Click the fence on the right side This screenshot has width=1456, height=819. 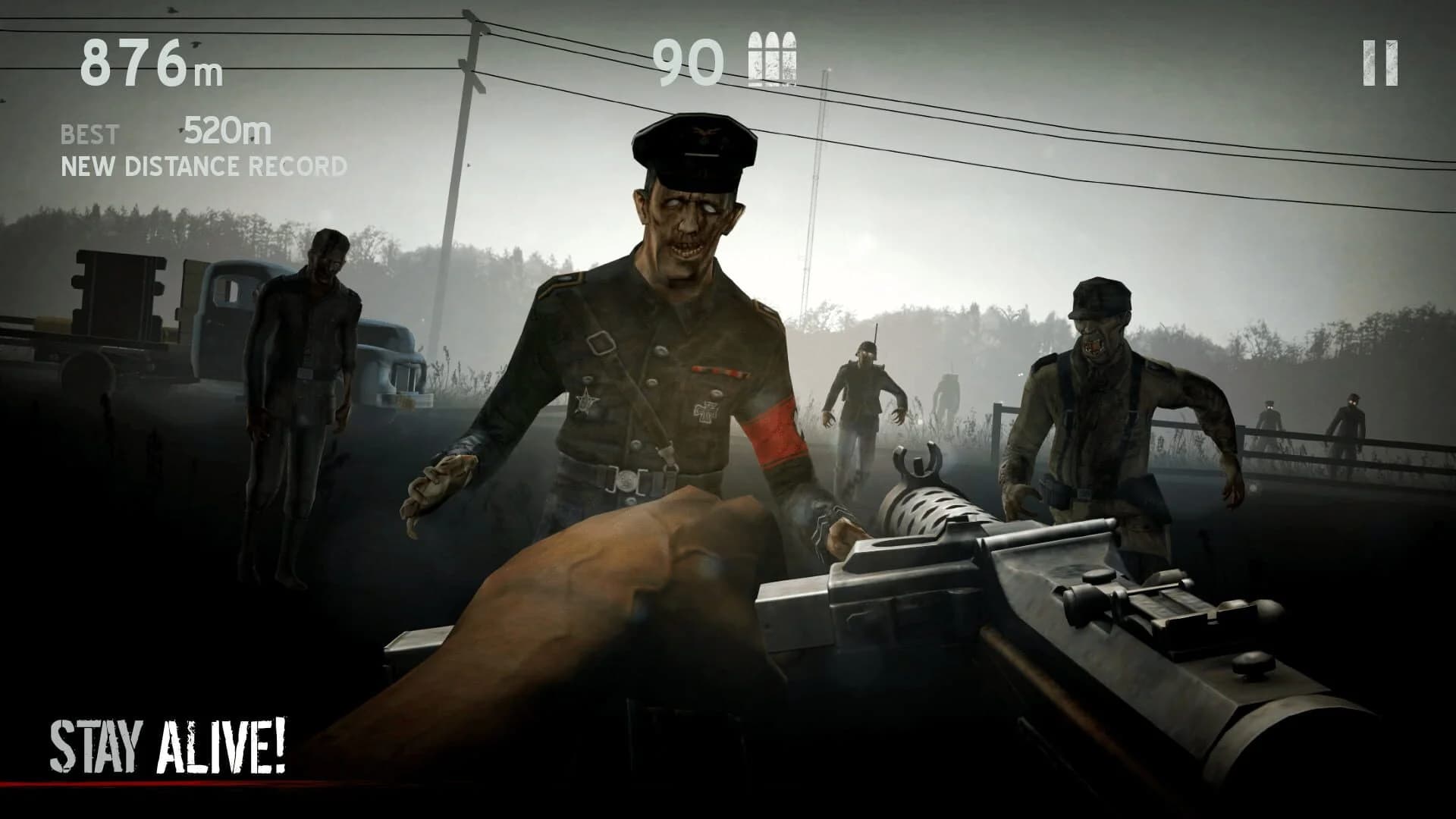(x=1327, y=447)
